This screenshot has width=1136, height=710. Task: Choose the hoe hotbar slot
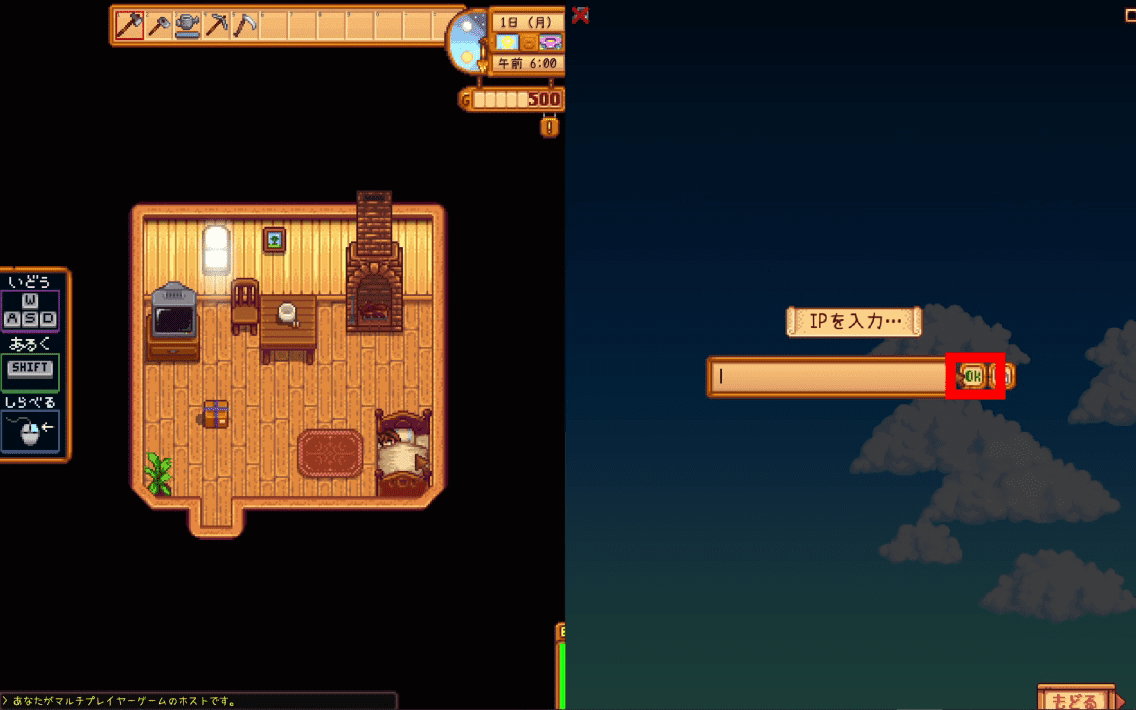pos(159,26)
